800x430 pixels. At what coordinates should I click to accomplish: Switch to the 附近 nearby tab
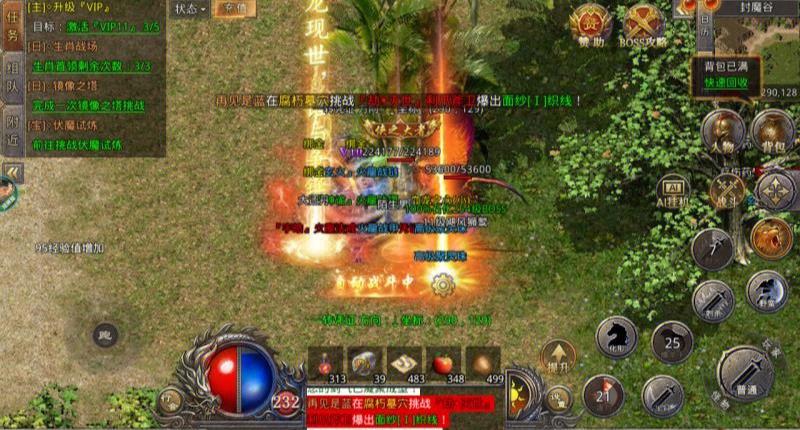tap(12, 126)
